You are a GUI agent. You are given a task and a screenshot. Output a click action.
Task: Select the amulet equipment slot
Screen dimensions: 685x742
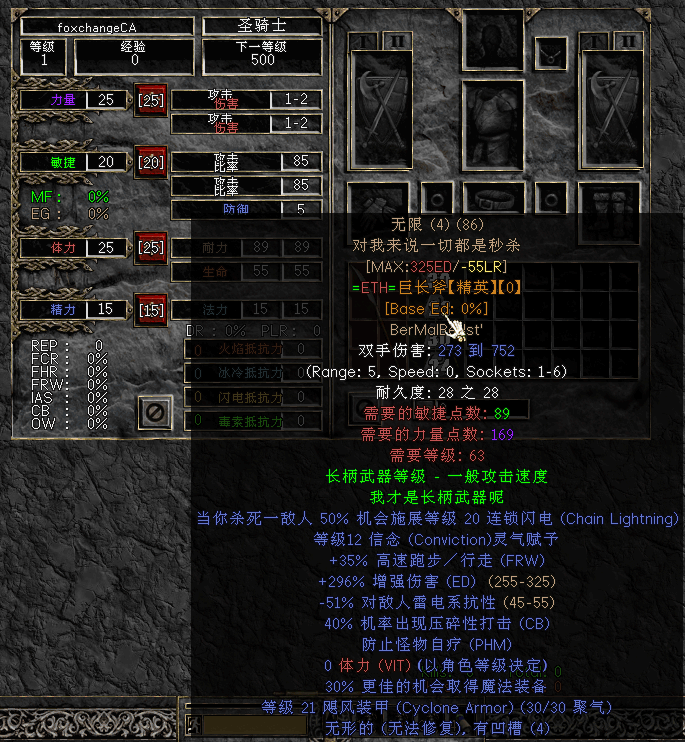[x=549, y=50]
